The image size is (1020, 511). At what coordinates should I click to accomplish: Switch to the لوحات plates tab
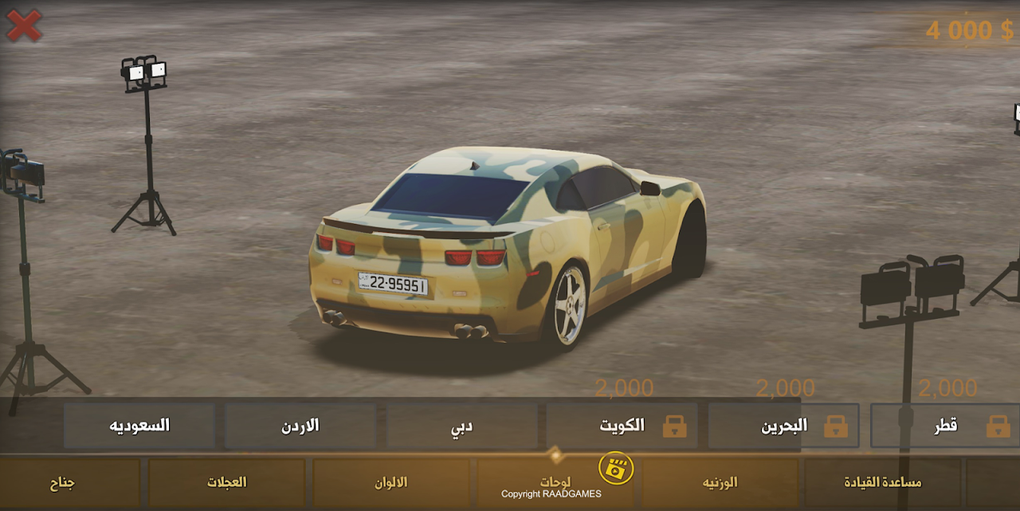pyautogui.click(x=553, y=483)
